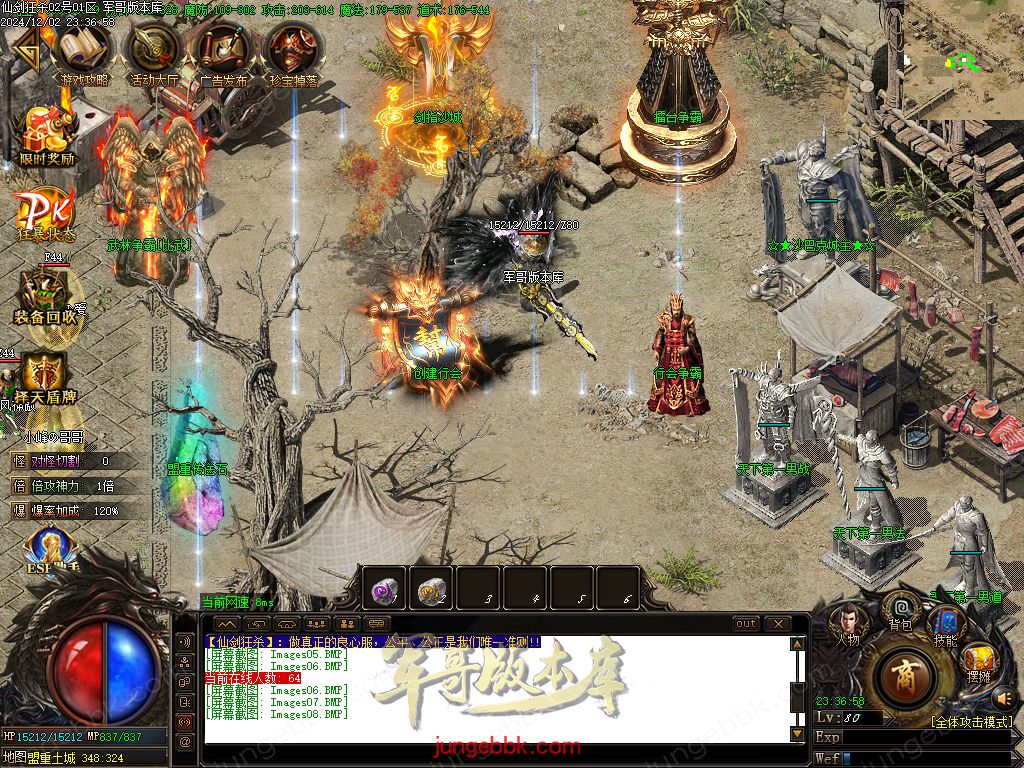Open the 珍宝掉落 treasure drops menu
The width and height of the screenshot is (1024, 768).
(x=293, y=50)
